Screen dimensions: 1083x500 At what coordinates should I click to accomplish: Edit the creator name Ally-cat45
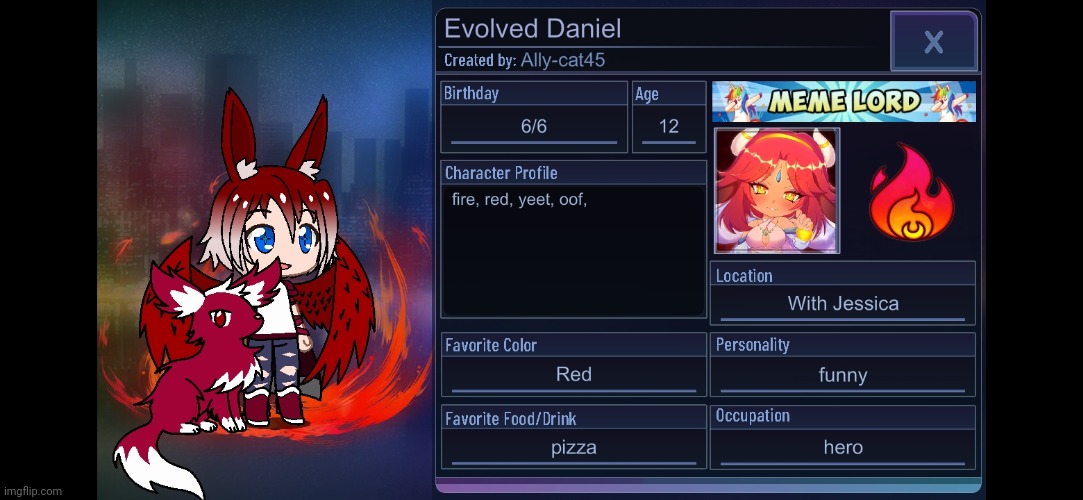(562, 60)
